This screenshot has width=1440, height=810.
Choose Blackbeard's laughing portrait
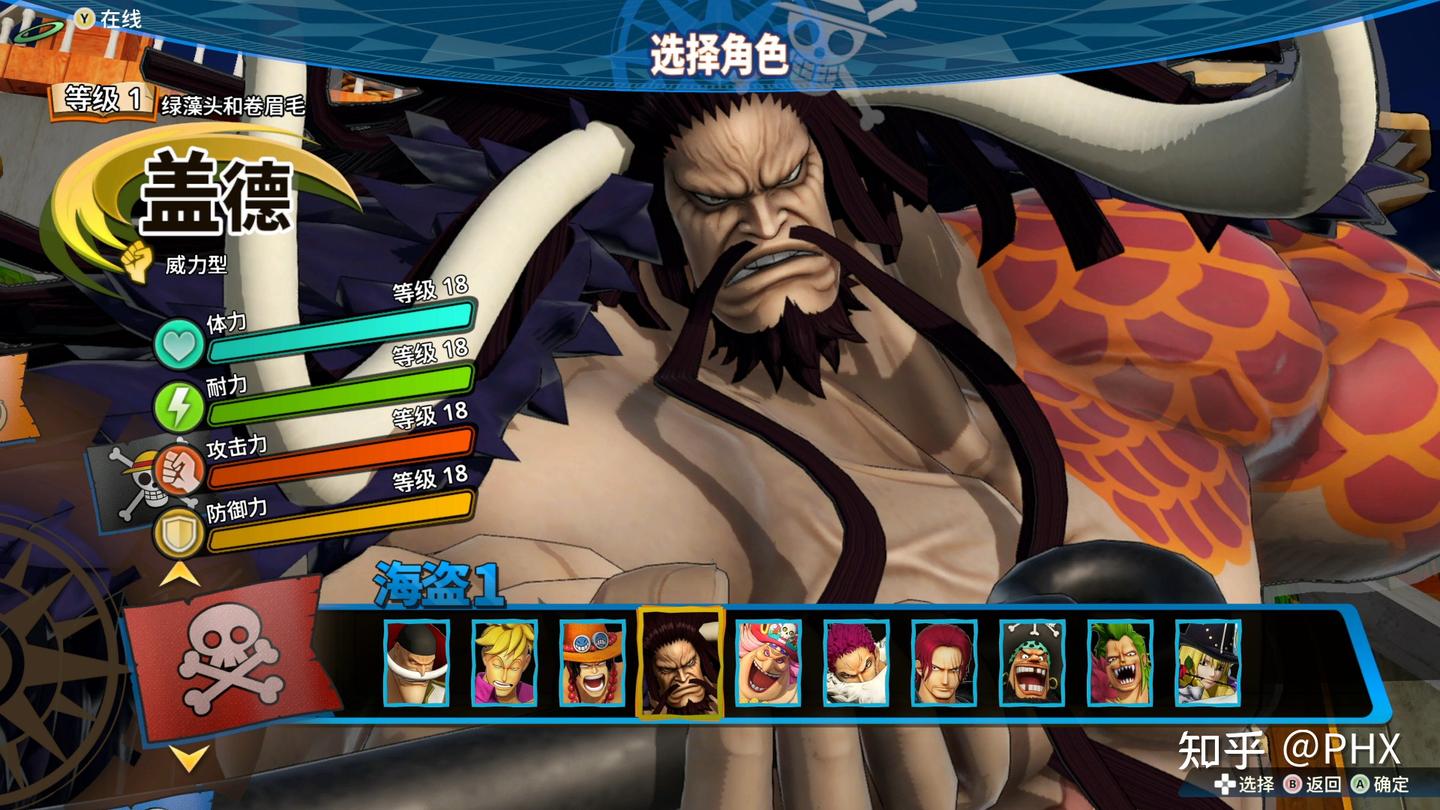point(1032,663)
